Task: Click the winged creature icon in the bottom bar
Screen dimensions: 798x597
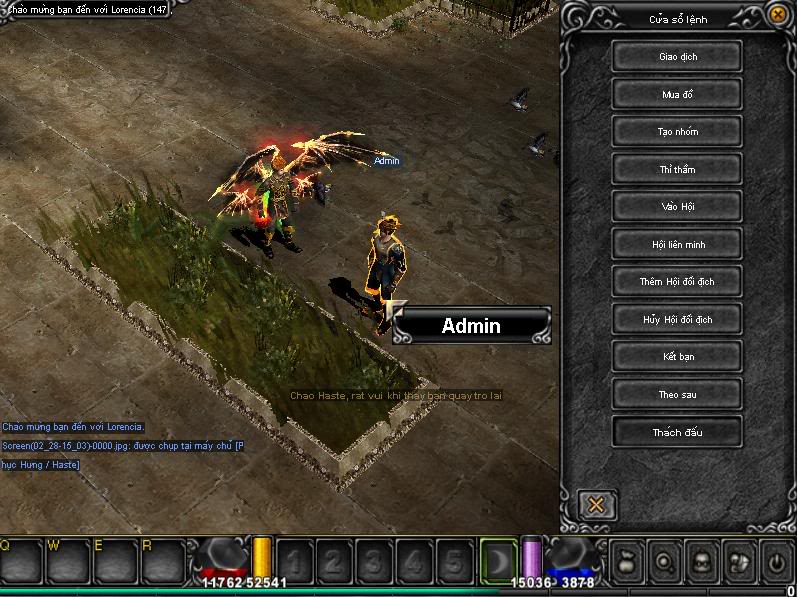Action: pyautogui.click(x=739, y=560)
